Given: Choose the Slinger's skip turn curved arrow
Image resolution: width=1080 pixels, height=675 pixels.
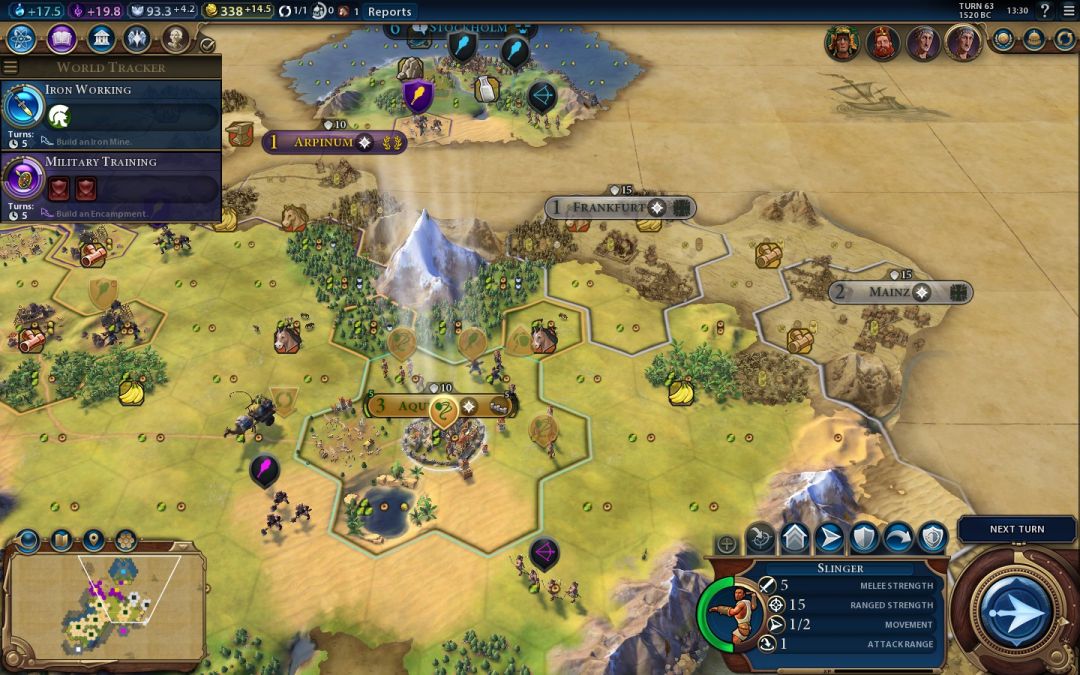Looking at the screenshot, I should [898, 538].
